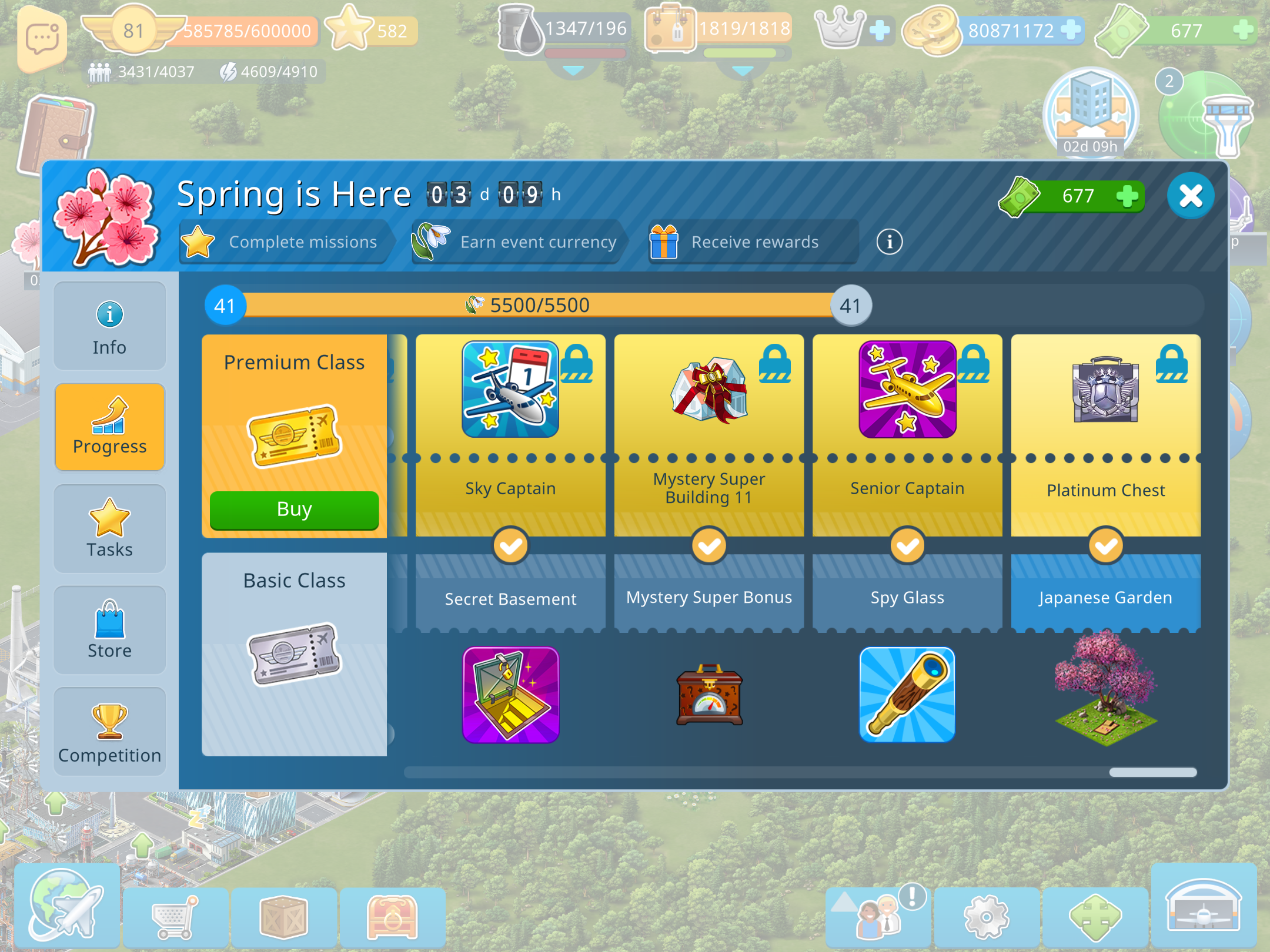
Task: Close the Spring is Here event window
Action: pos(1190,196)
